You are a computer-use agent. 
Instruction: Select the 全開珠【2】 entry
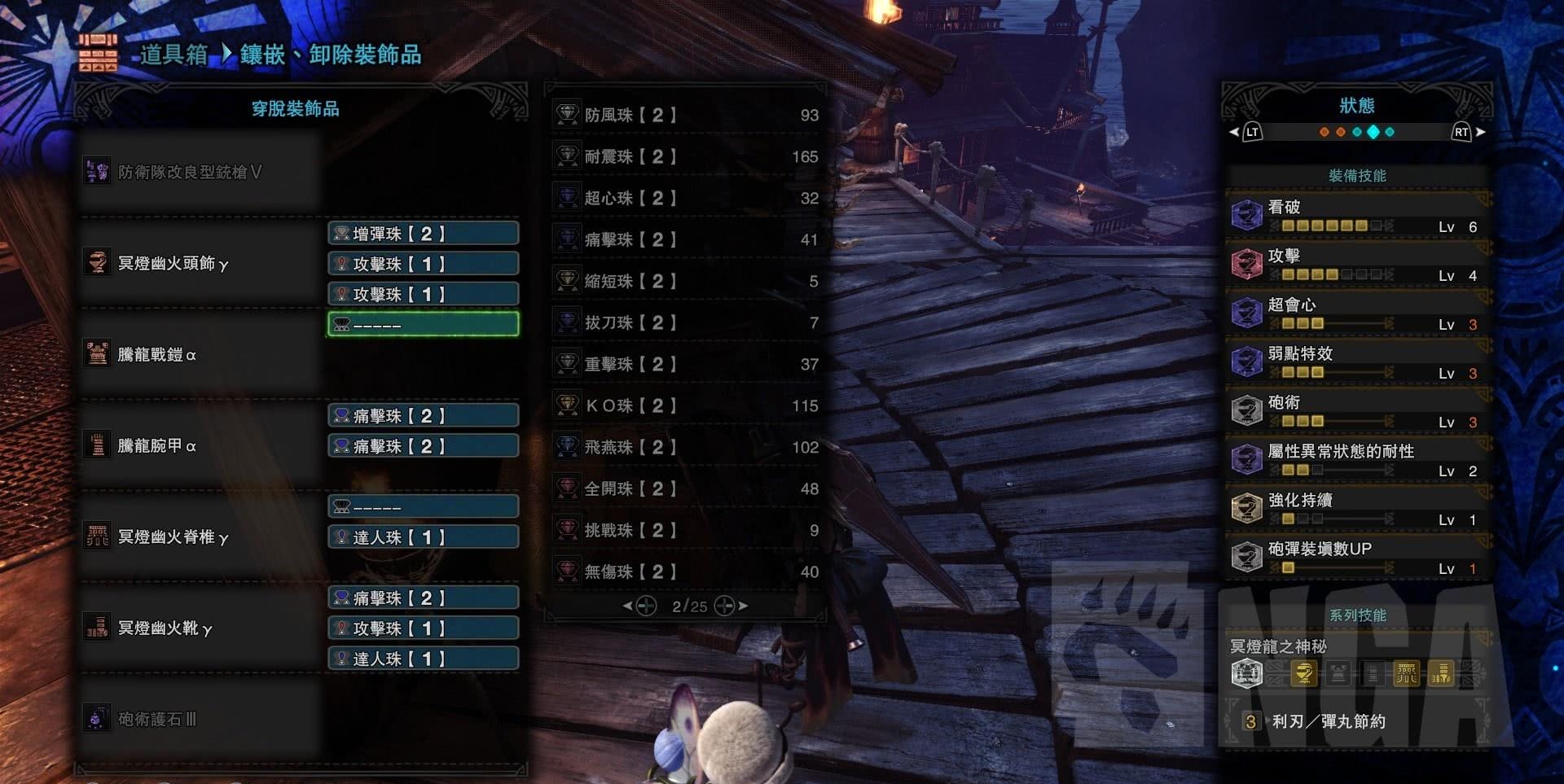pos(686,489)
